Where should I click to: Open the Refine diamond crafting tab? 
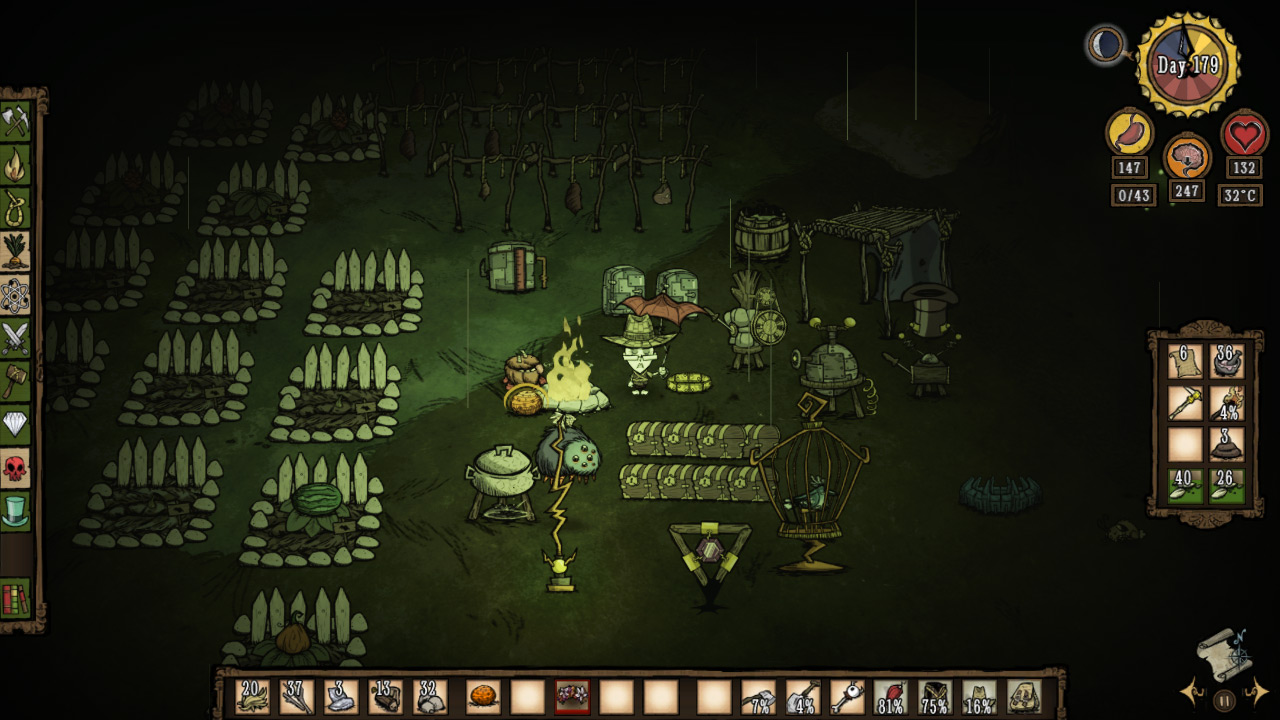click(17, 424)
